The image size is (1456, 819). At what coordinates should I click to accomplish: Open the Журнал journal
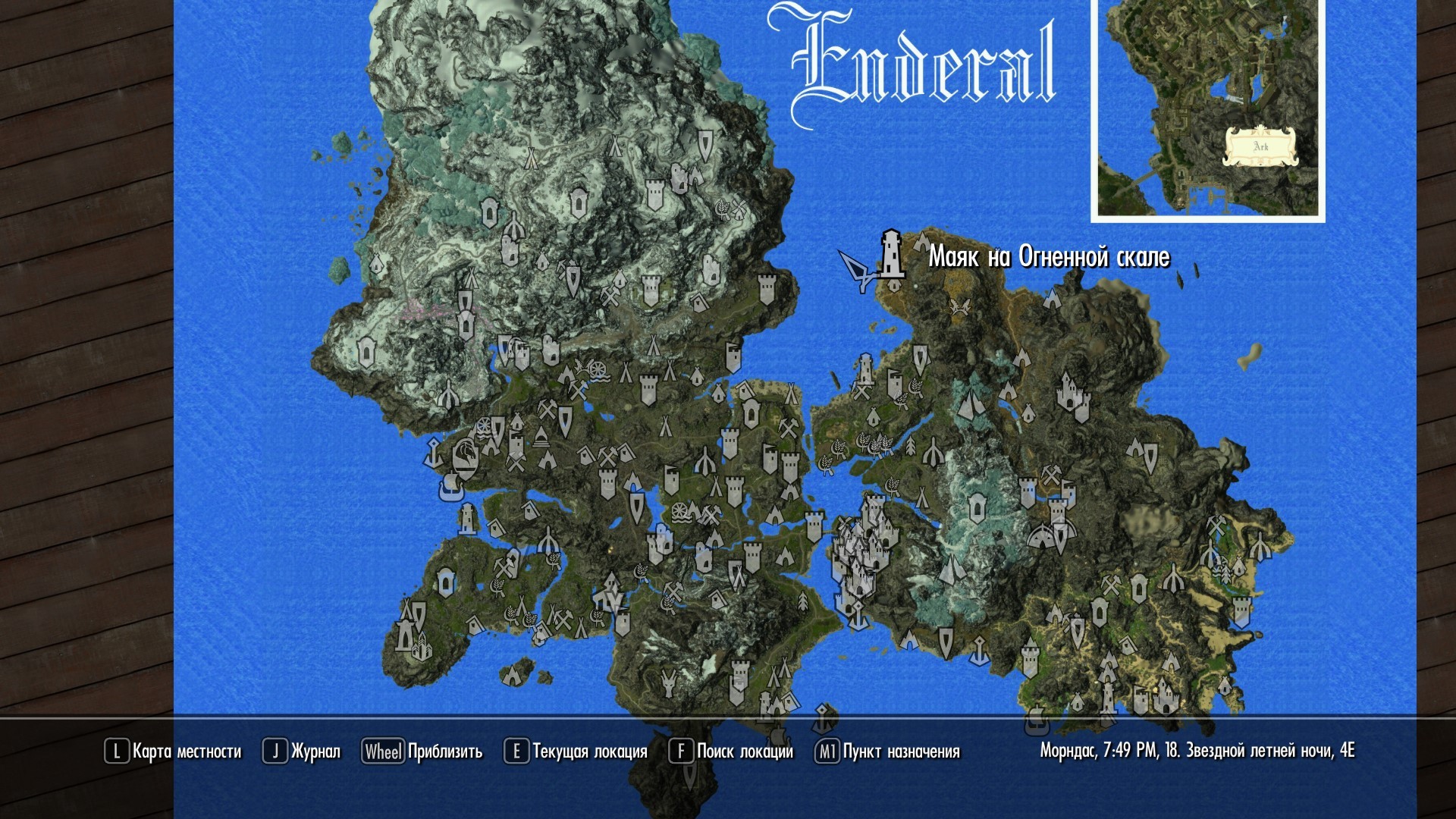click(302, 752)
